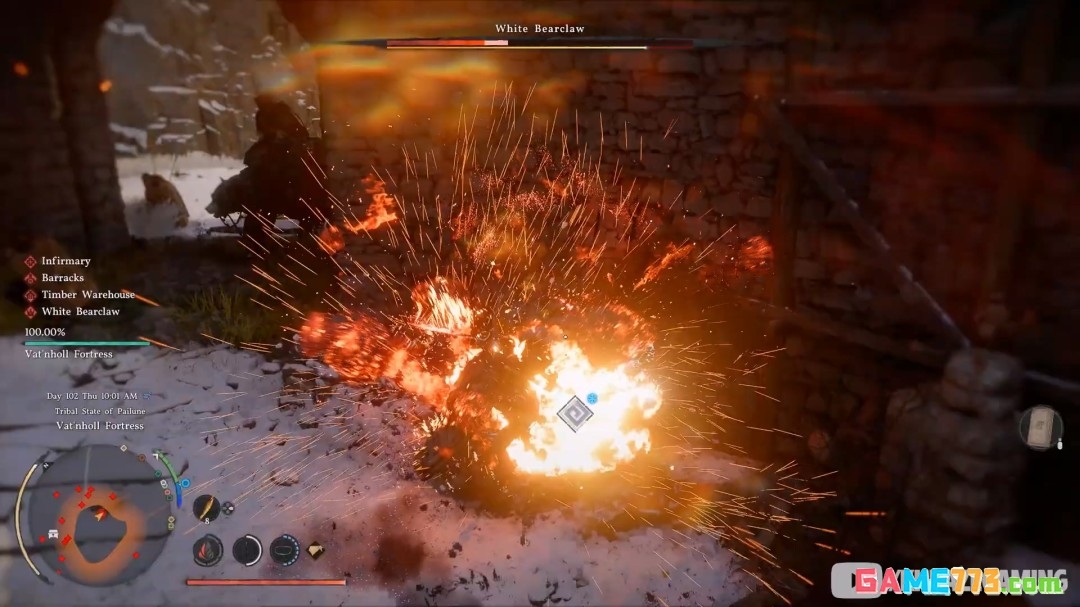Select the White Bearclaw objective entry

(79, 312)
